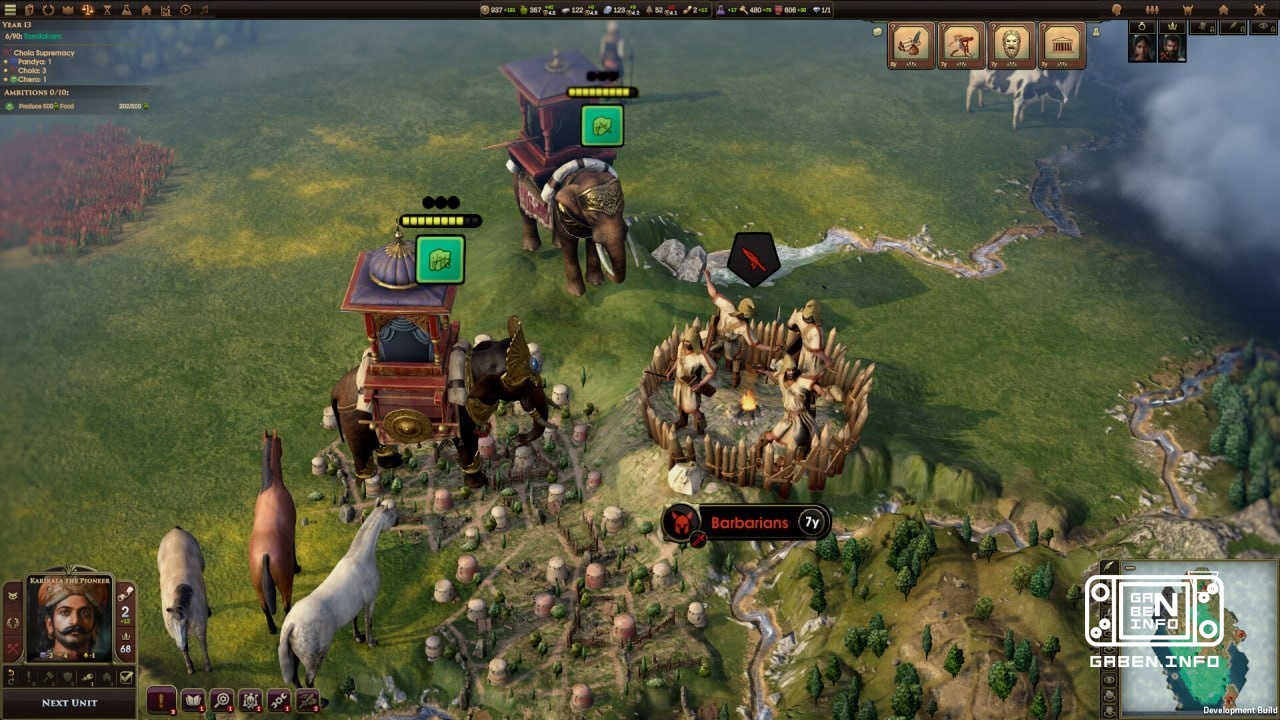Open the hamburger game menu at top left
The height and width of the screenshot is (720, 1280).
coord(10,8)
